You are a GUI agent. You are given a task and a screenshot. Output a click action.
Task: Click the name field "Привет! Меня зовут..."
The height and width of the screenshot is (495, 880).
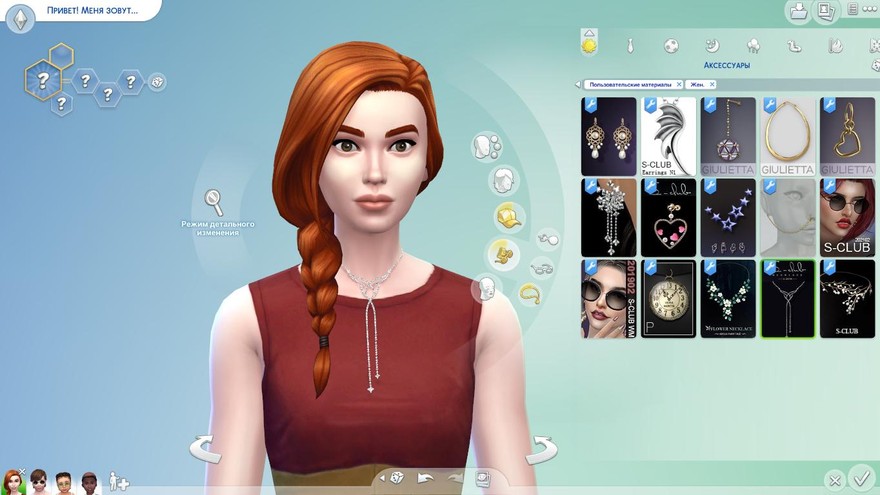92,10
